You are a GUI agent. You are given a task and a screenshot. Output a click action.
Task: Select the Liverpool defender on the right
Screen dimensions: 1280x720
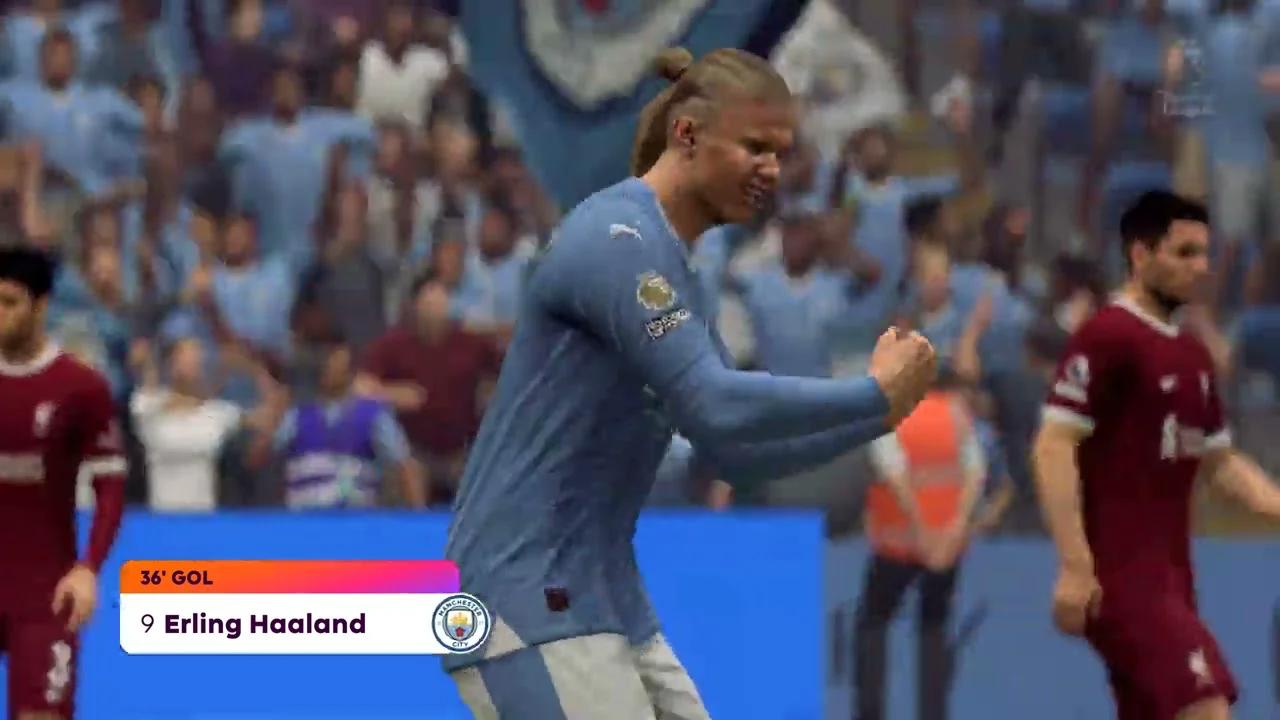(x=1160, y=420)
